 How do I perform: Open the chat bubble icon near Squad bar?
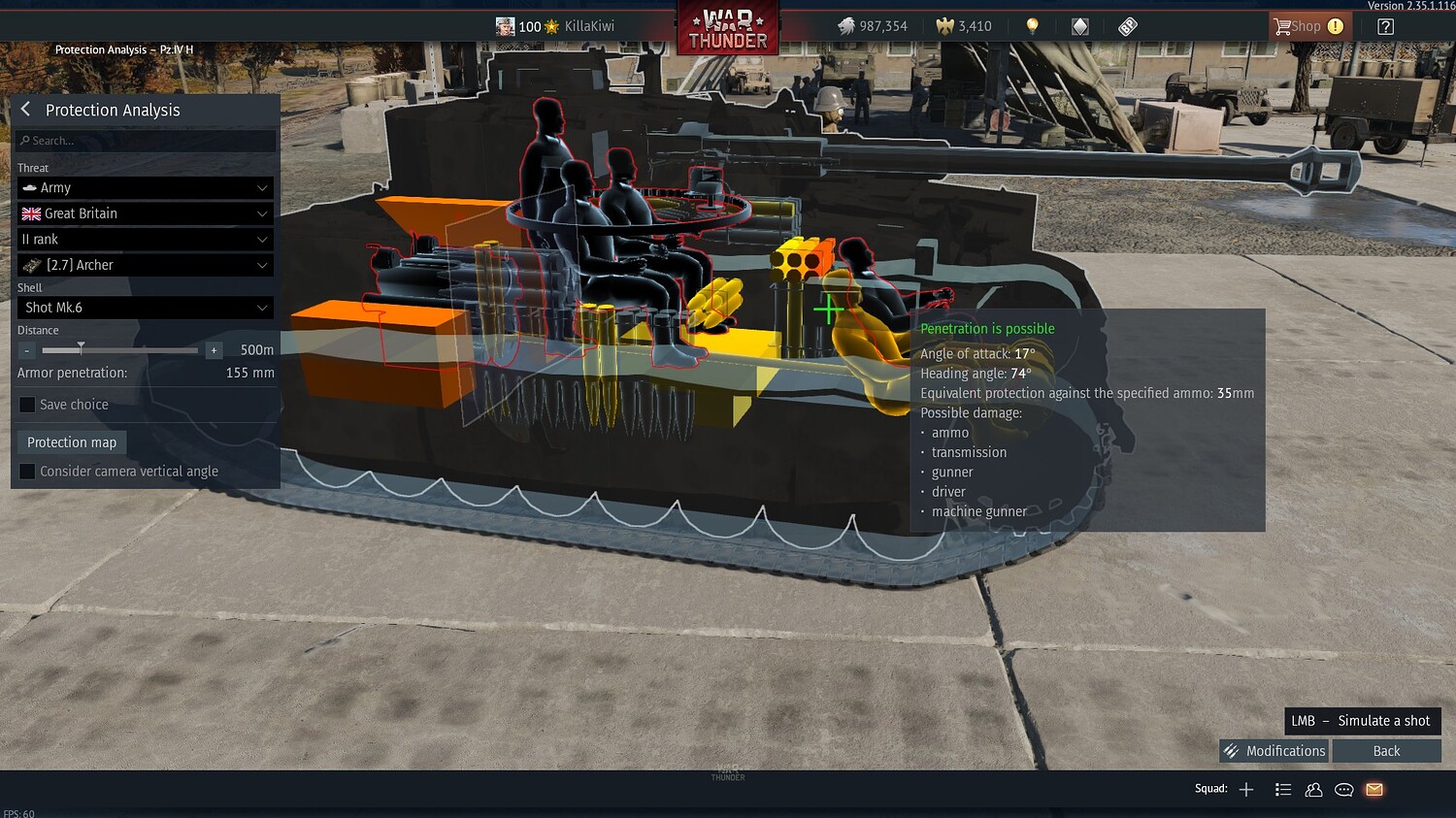1343,790
